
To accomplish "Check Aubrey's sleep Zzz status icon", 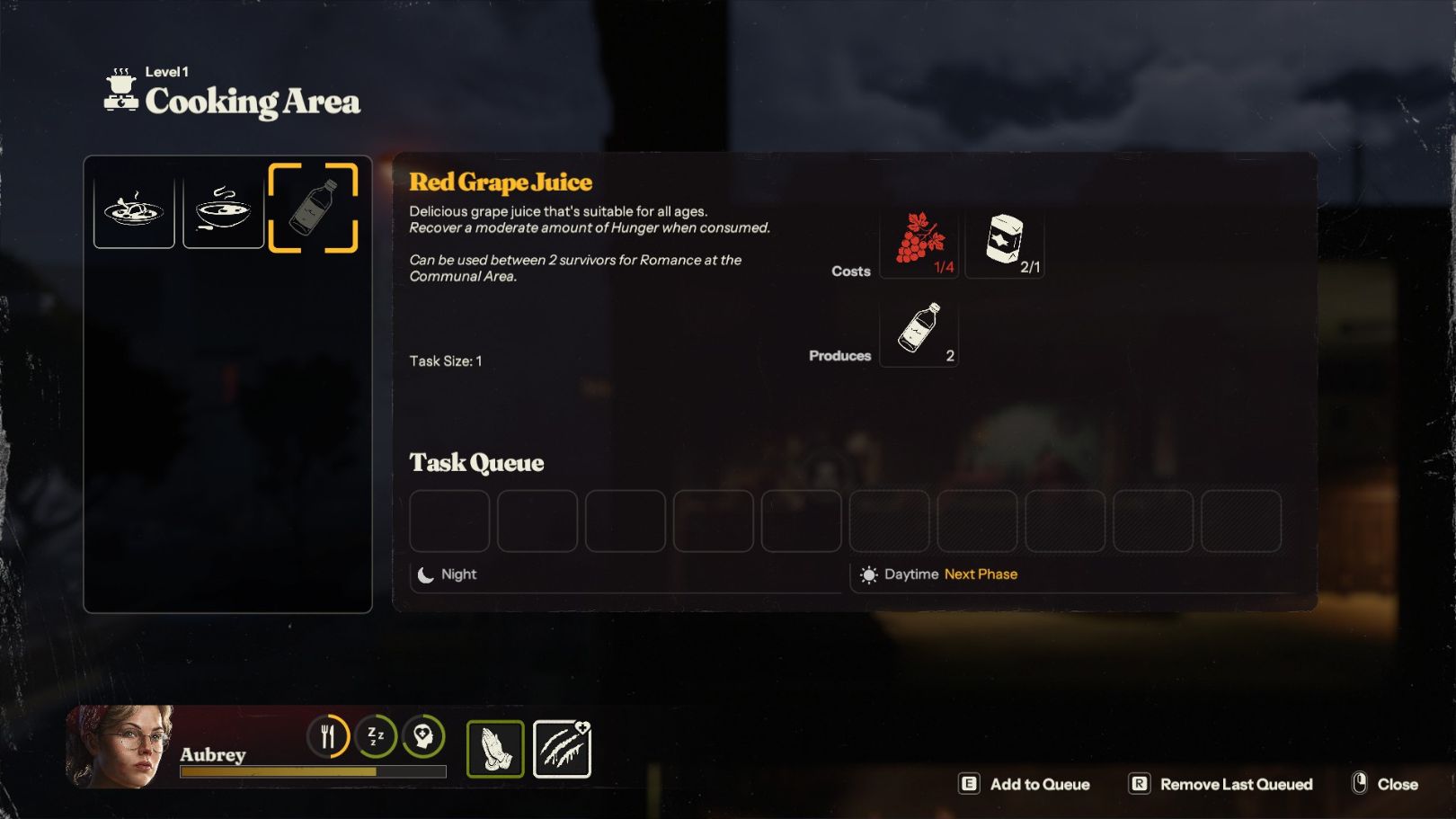I will click(x=376, y=737).
